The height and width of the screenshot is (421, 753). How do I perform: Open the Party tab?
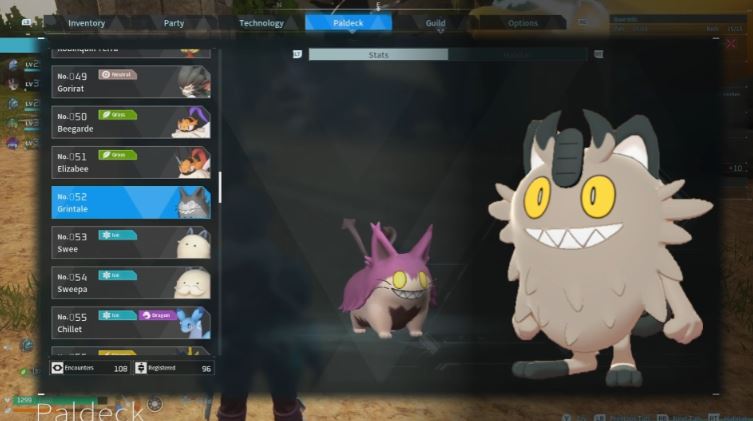point(173,23)
